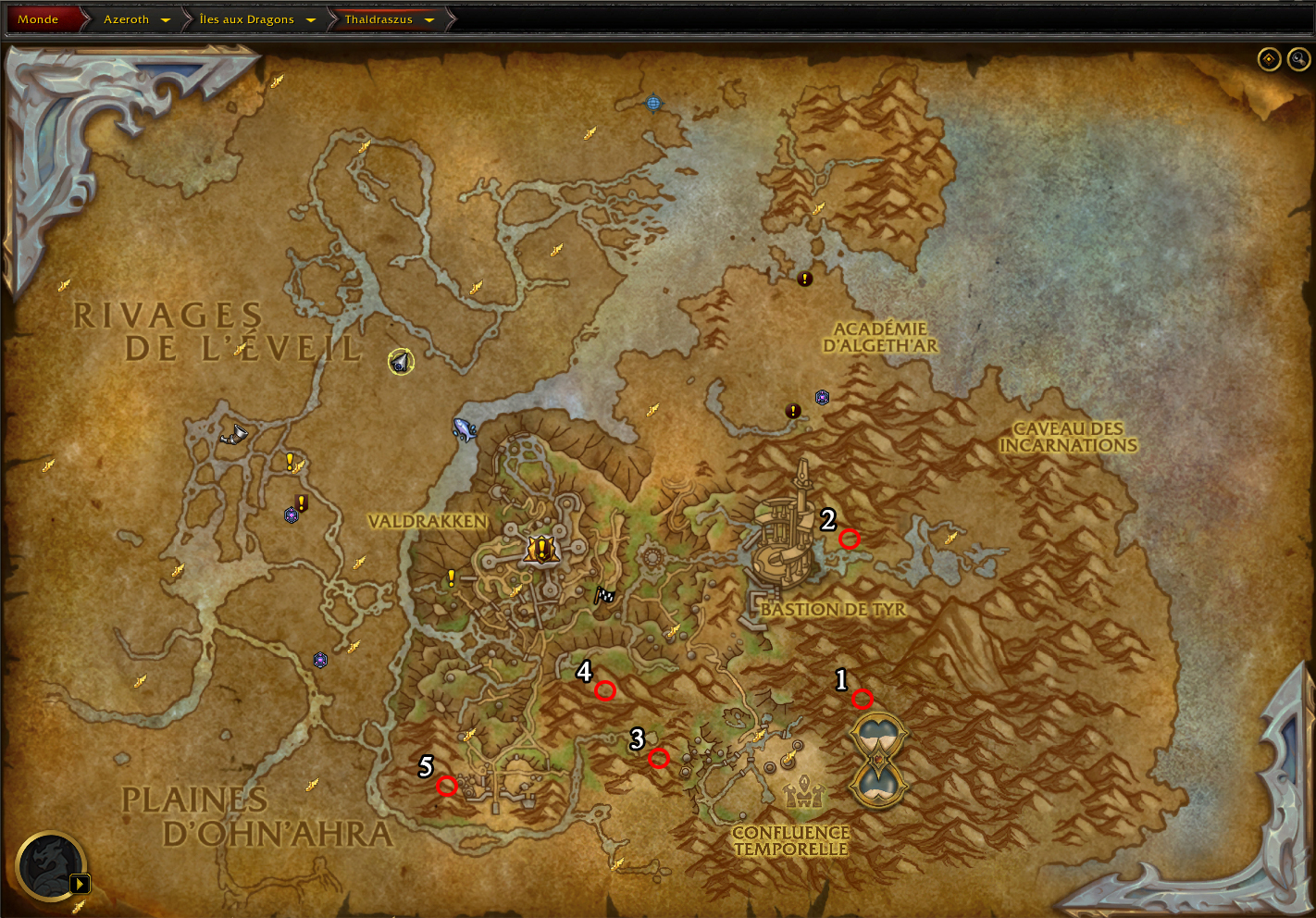
Task: Go to the Monde breadcrumb
Action: pyautogui.click(x=38, y=19)
